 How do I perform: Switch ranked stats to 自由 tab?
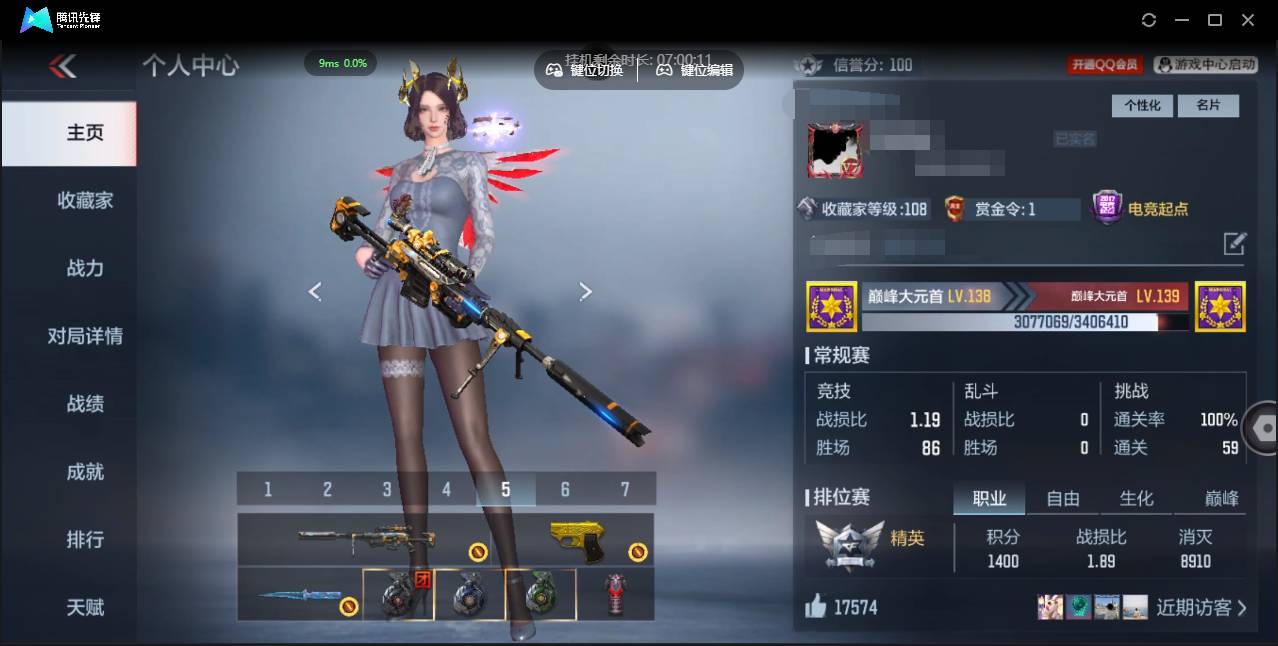point(1063,498)
